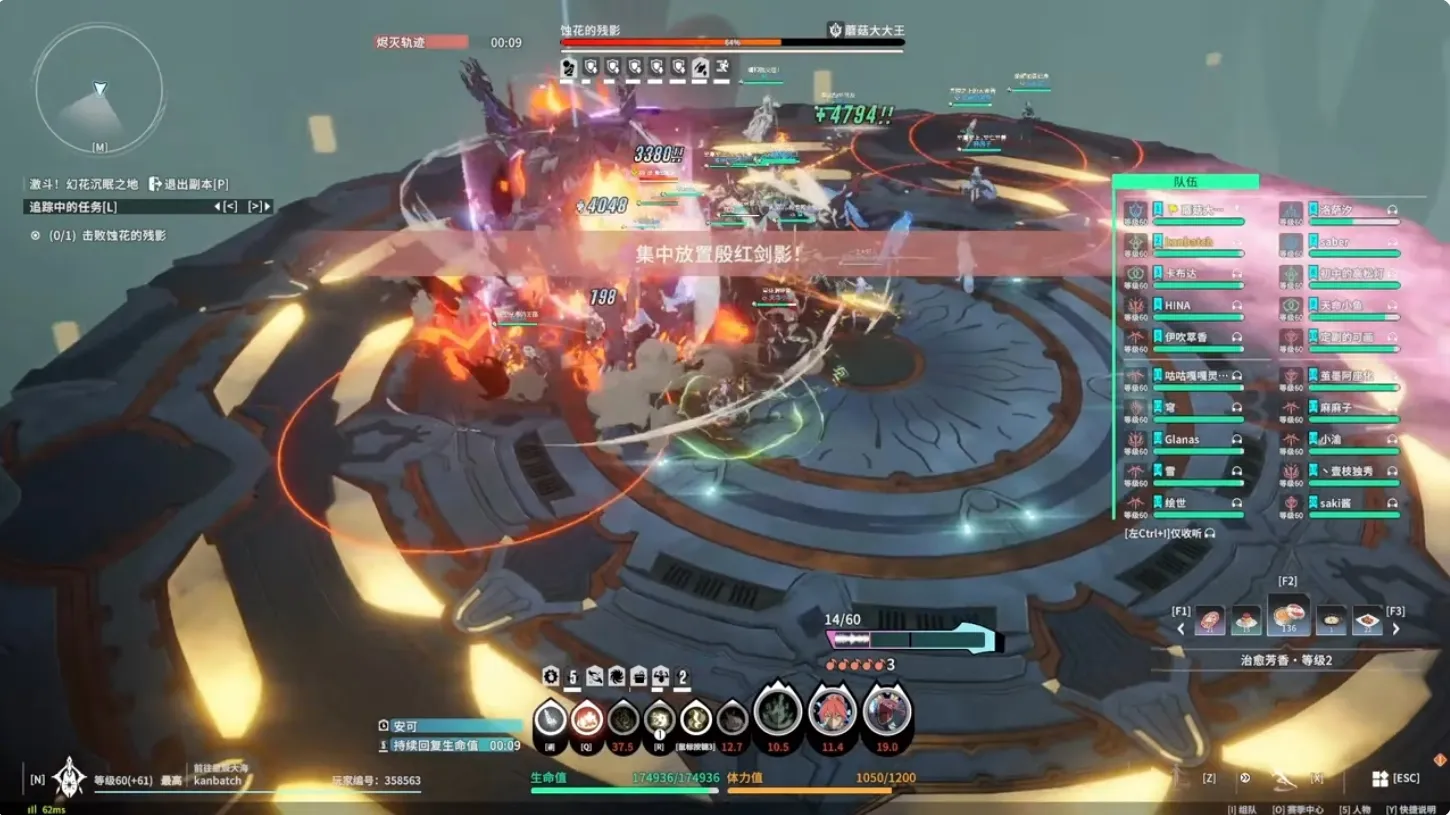Click the exit dungeon button (退出副本)
This screenshot has width=1450, height=815.
[x=189, y=184]
